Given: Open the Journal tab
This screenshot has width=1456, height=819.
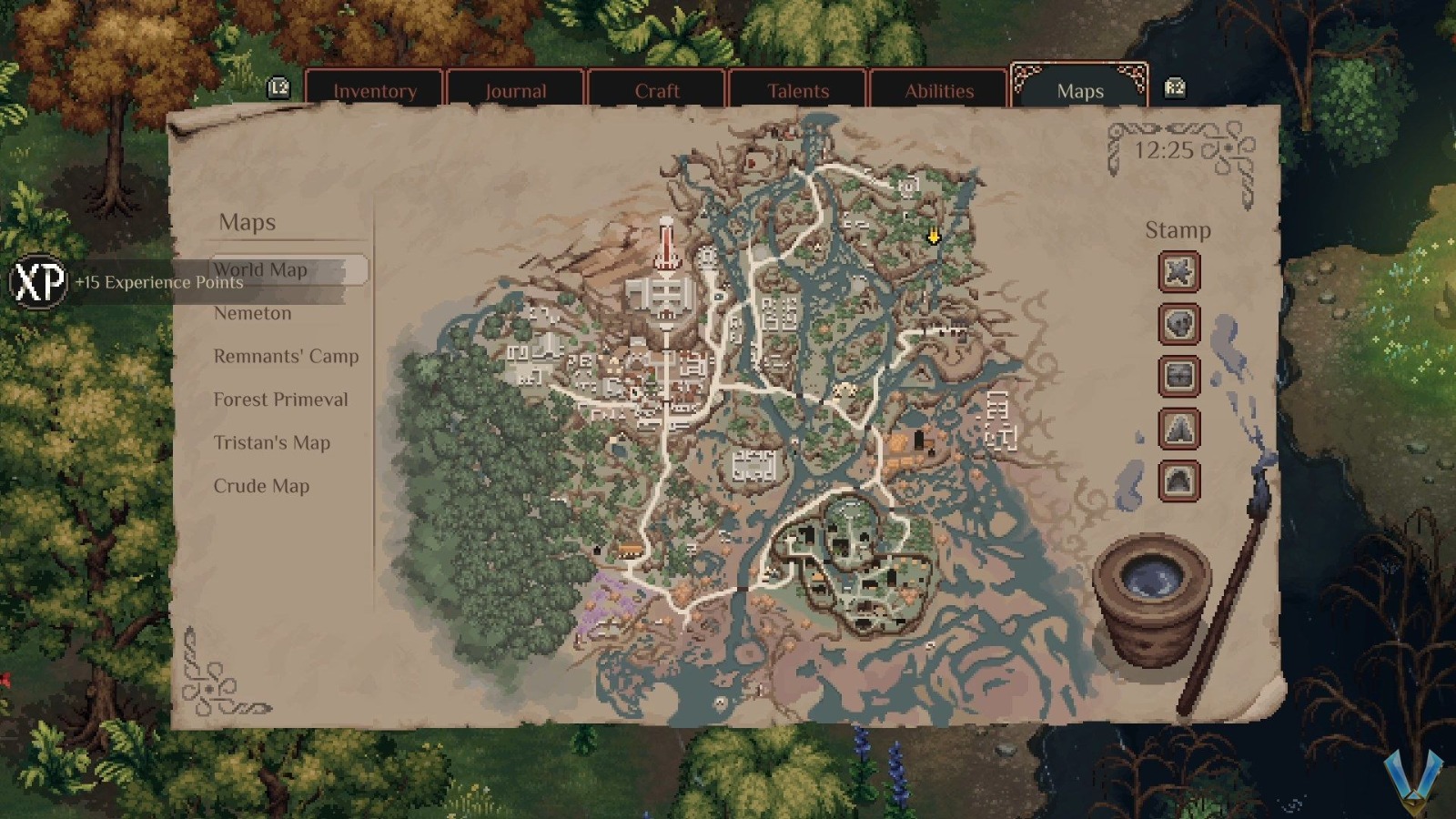Looking at the screenshot, I should point(515,90).
